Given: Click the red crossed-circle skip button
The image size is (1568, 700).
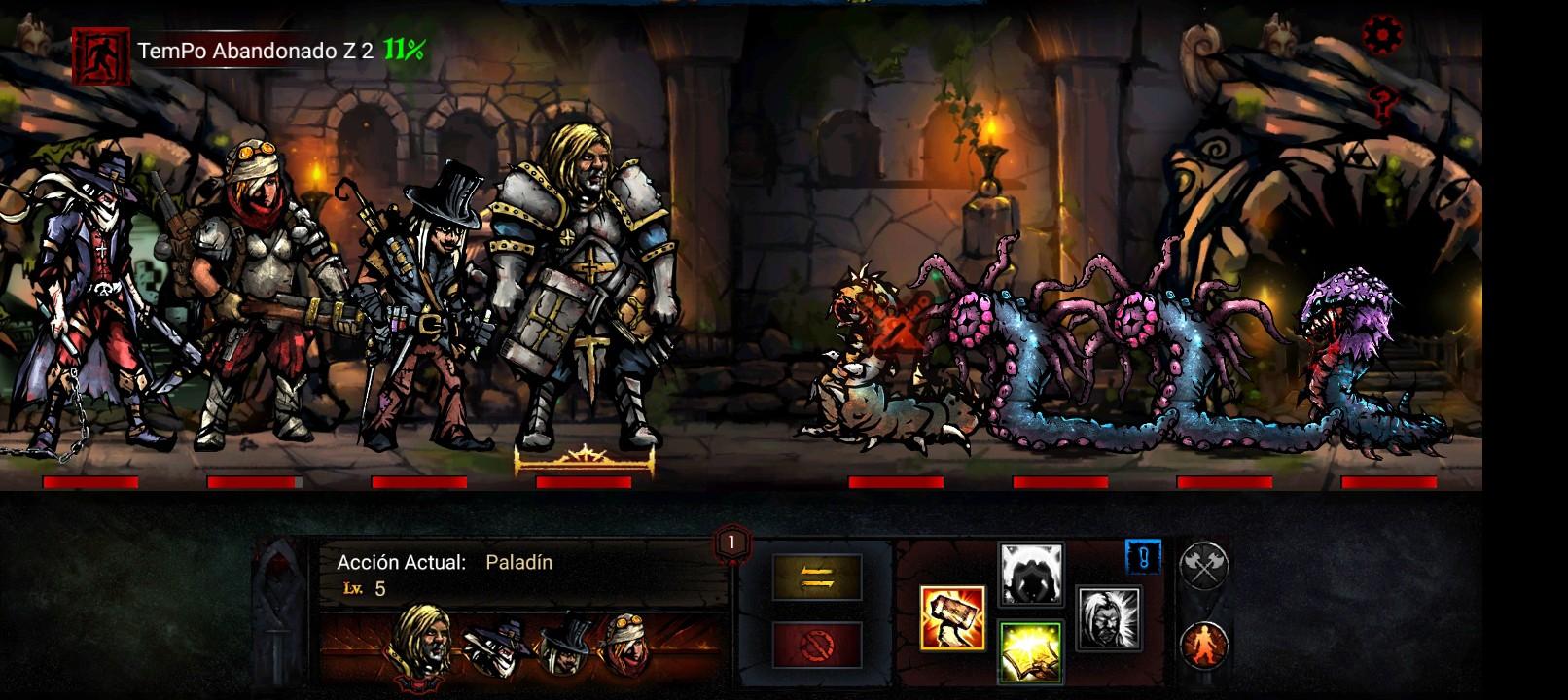Looking at the screenshot, I should [x=817, y=645].
